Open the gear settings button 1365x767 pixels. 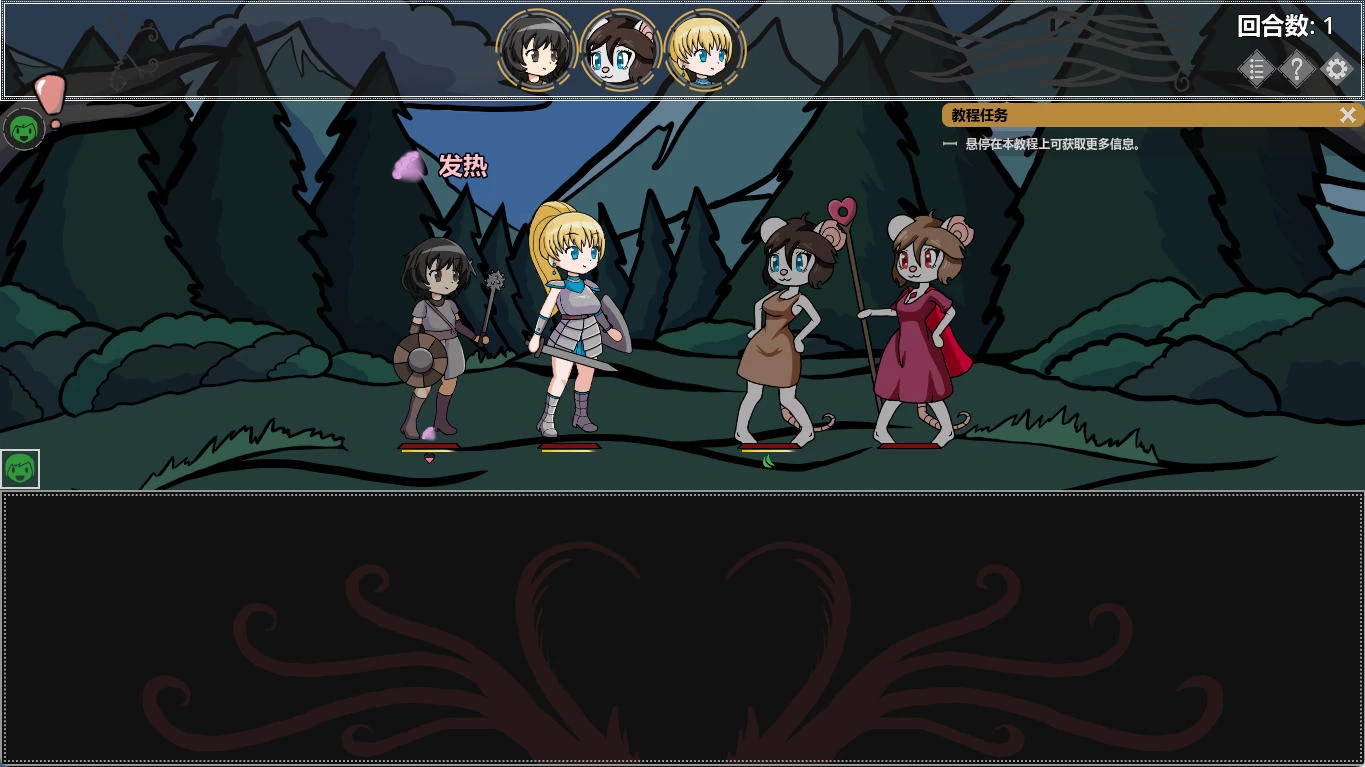1337,69
